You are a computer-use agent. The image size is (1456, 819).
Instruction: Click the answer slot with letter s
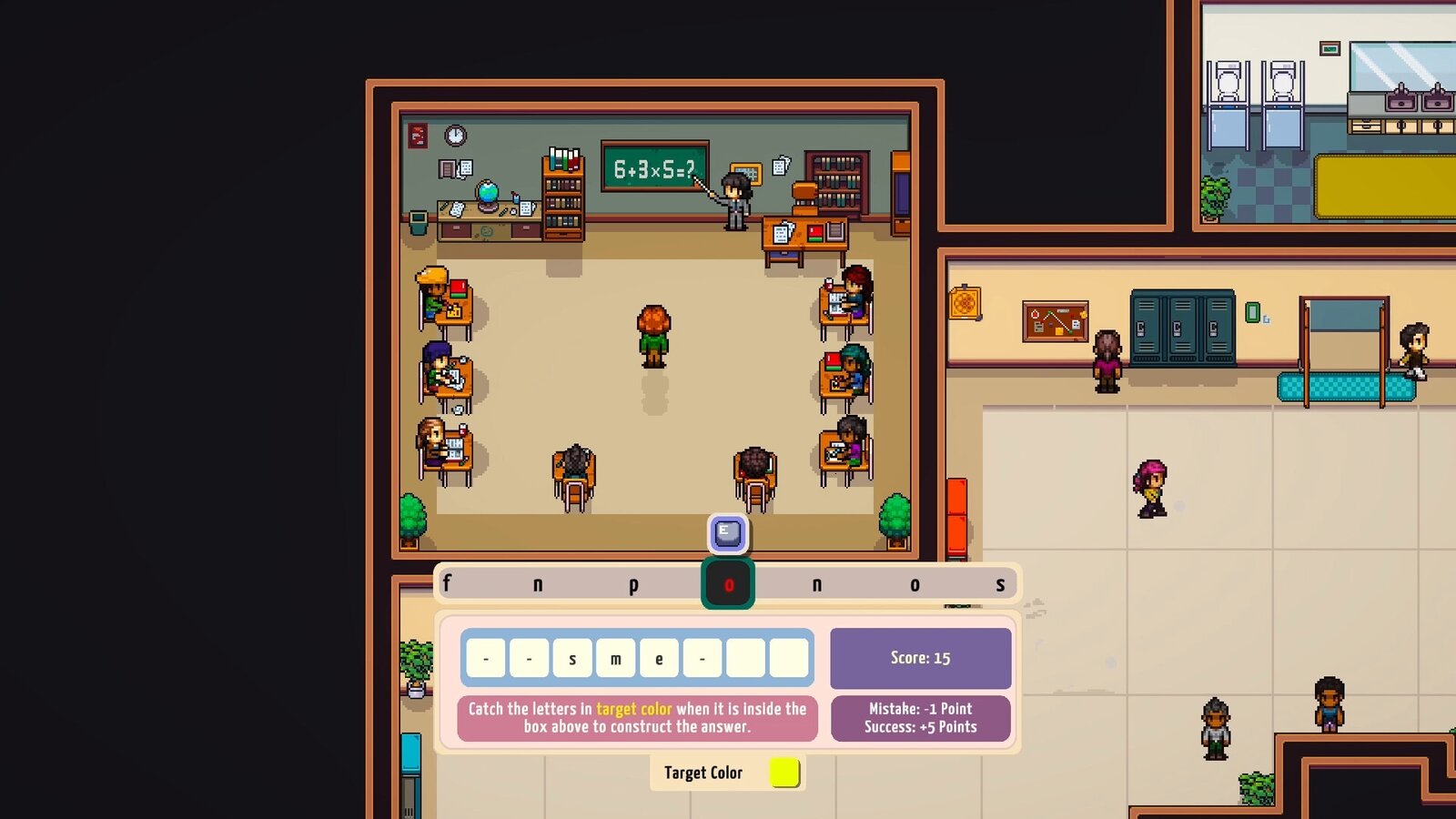(x=572, y=658)
